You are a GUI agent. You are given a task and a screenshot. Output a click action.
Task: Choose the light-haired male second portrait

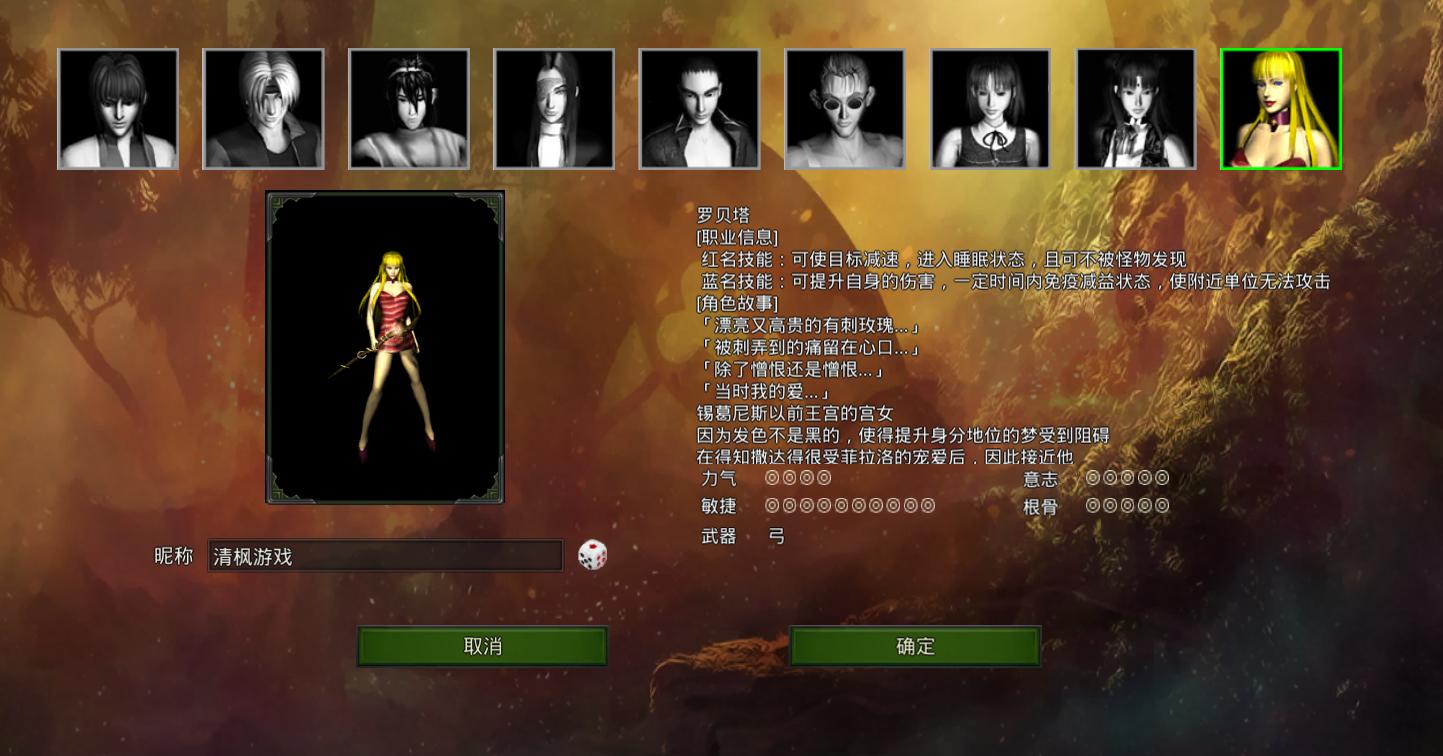(x=263, y=108)
